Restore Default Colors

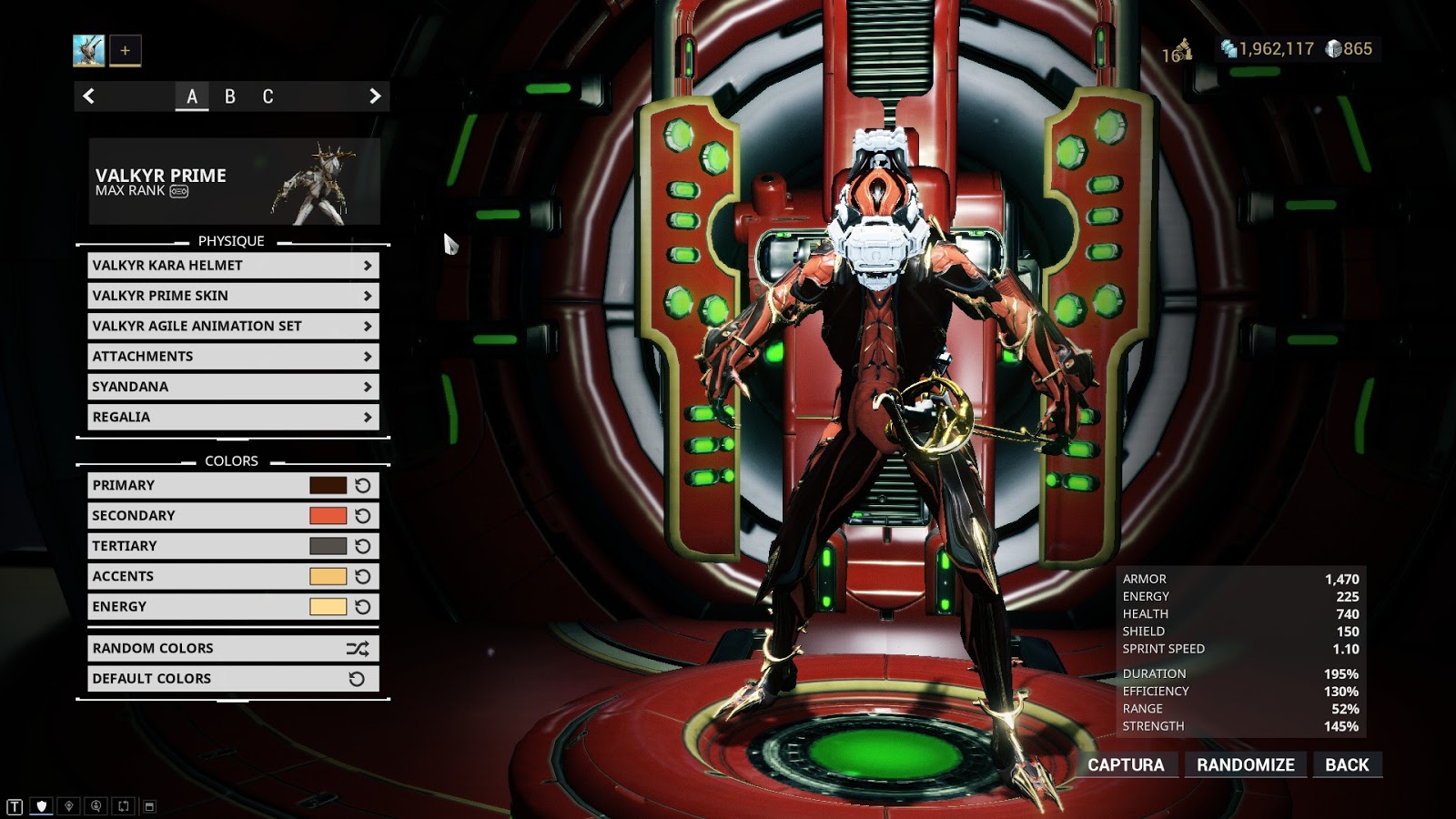(x=233, y=679)
